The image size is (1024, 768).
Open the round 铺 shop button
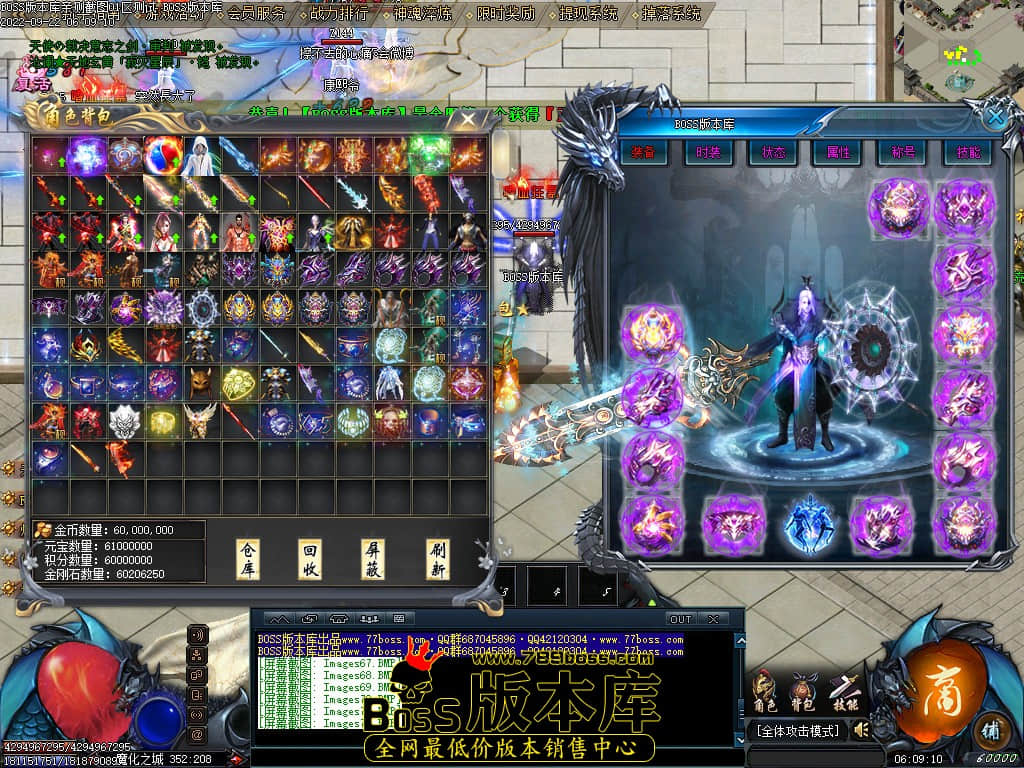pos(990,727)
